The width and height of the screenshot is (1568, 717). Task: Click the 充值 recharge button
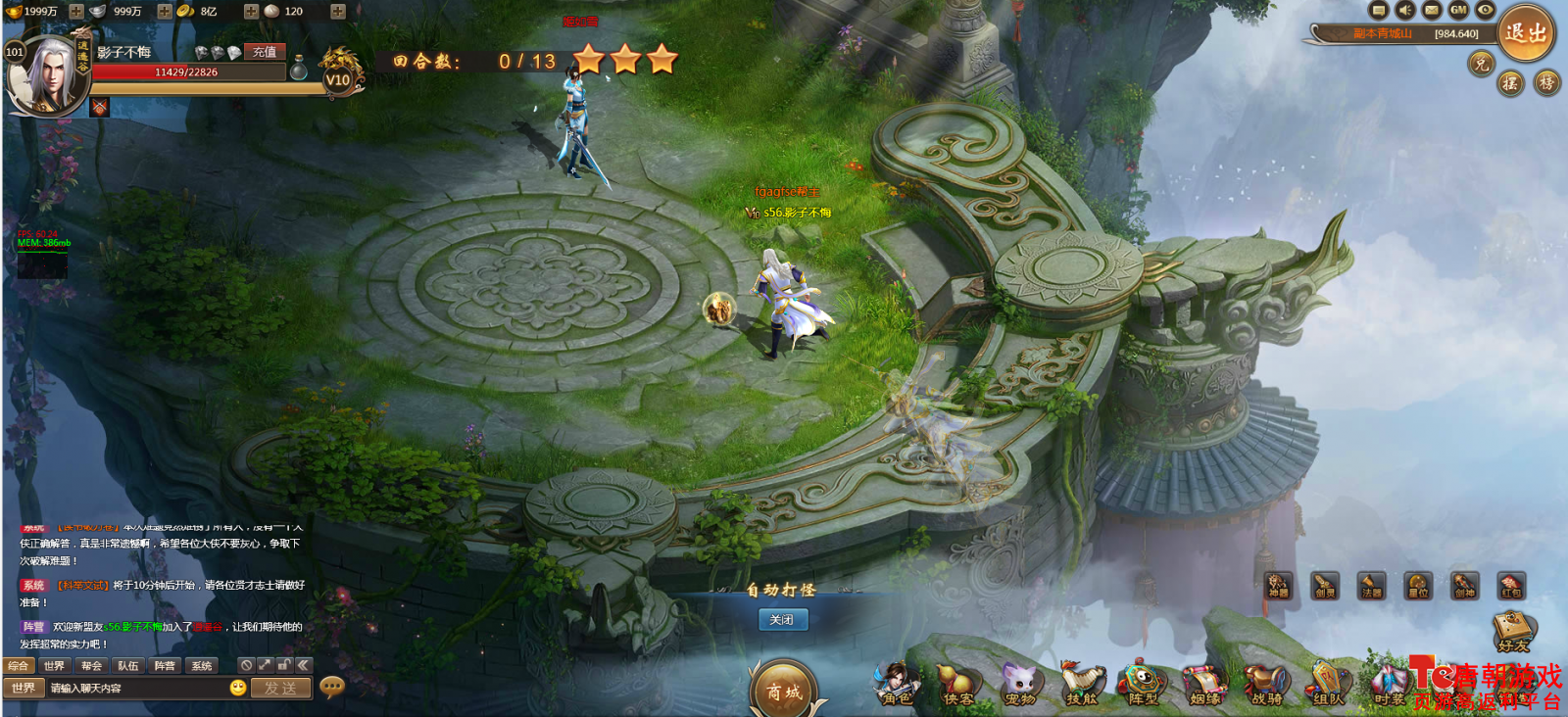pyautogui.click(x=265, y=52)
